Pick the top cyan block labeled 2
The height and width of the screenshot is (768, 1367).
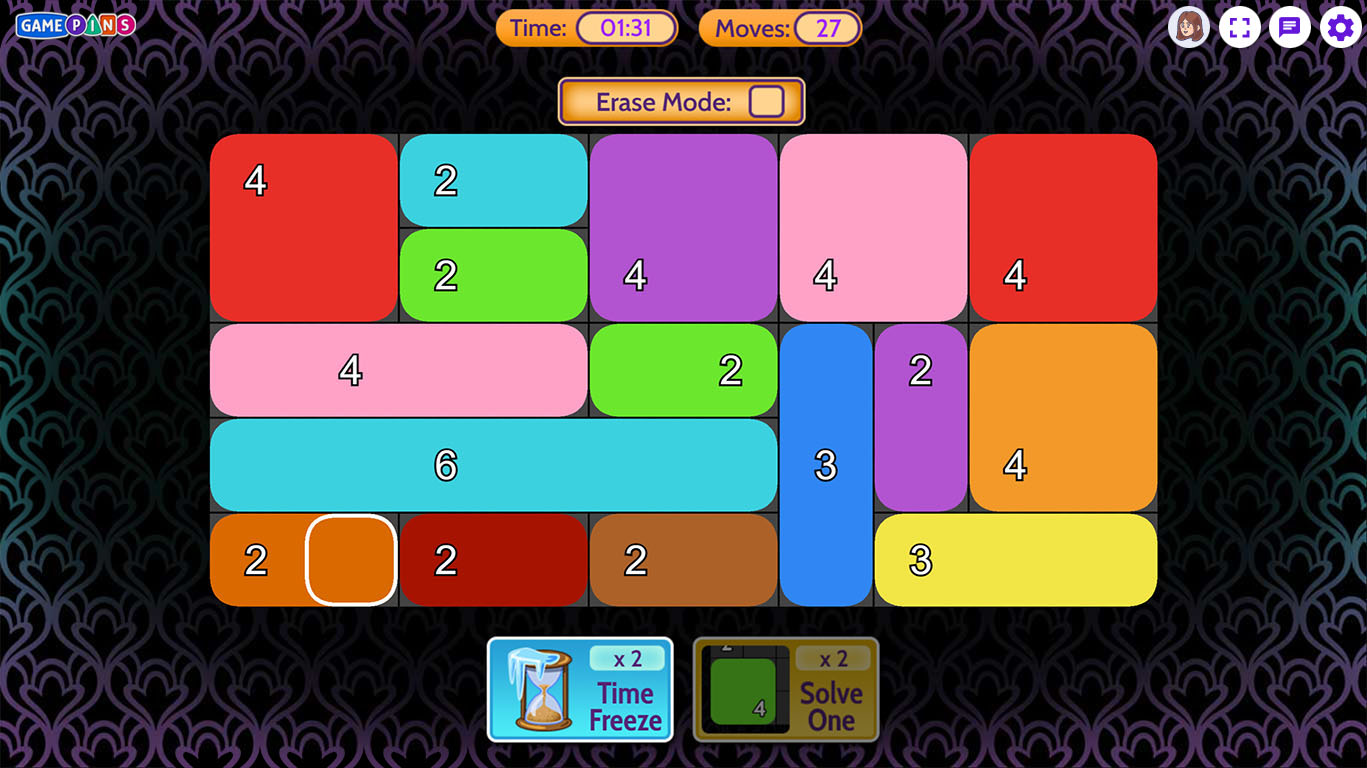coord(493,180)
